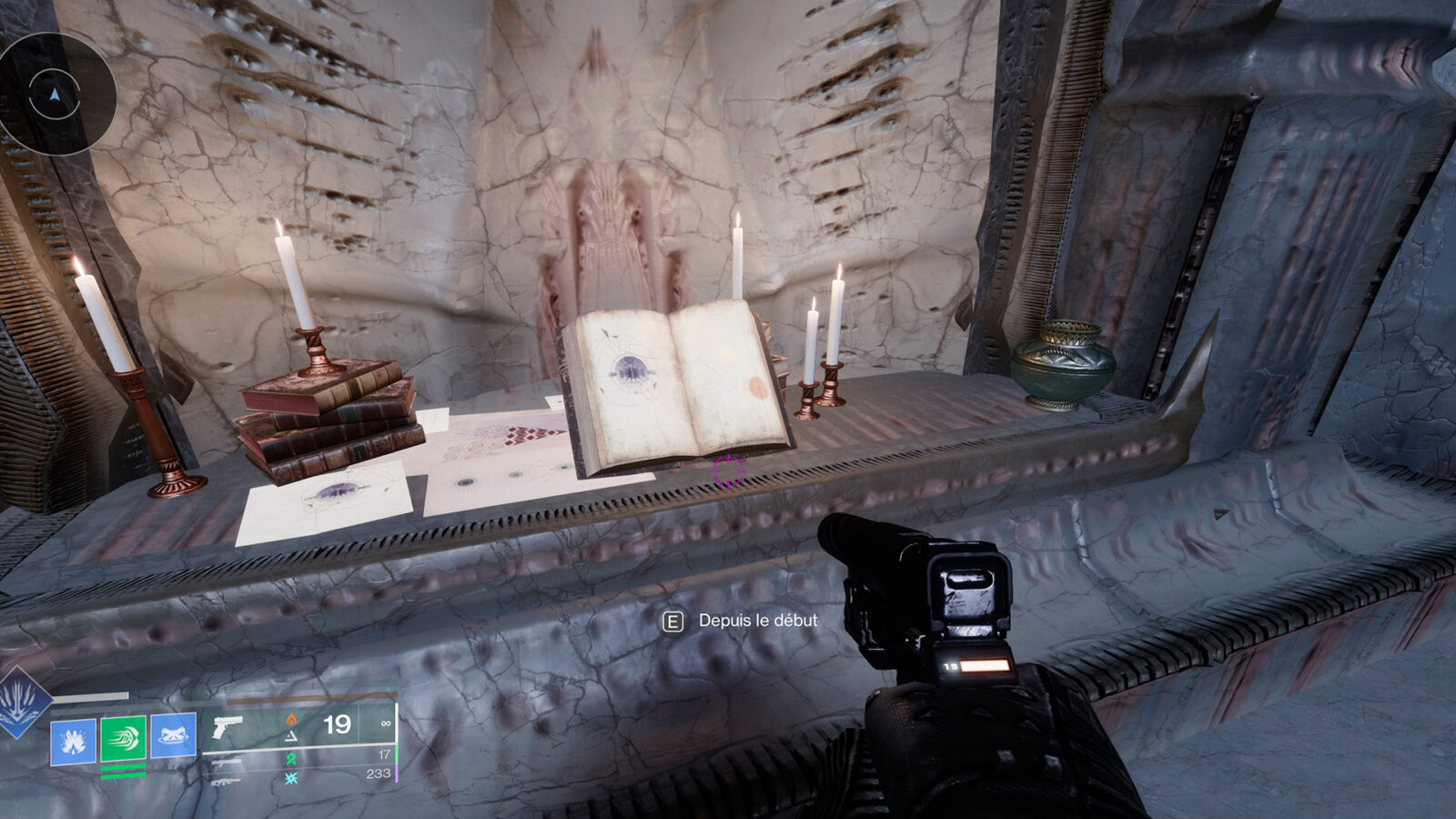Activate the diamond-shaped super ability icon

click(20, 703)
